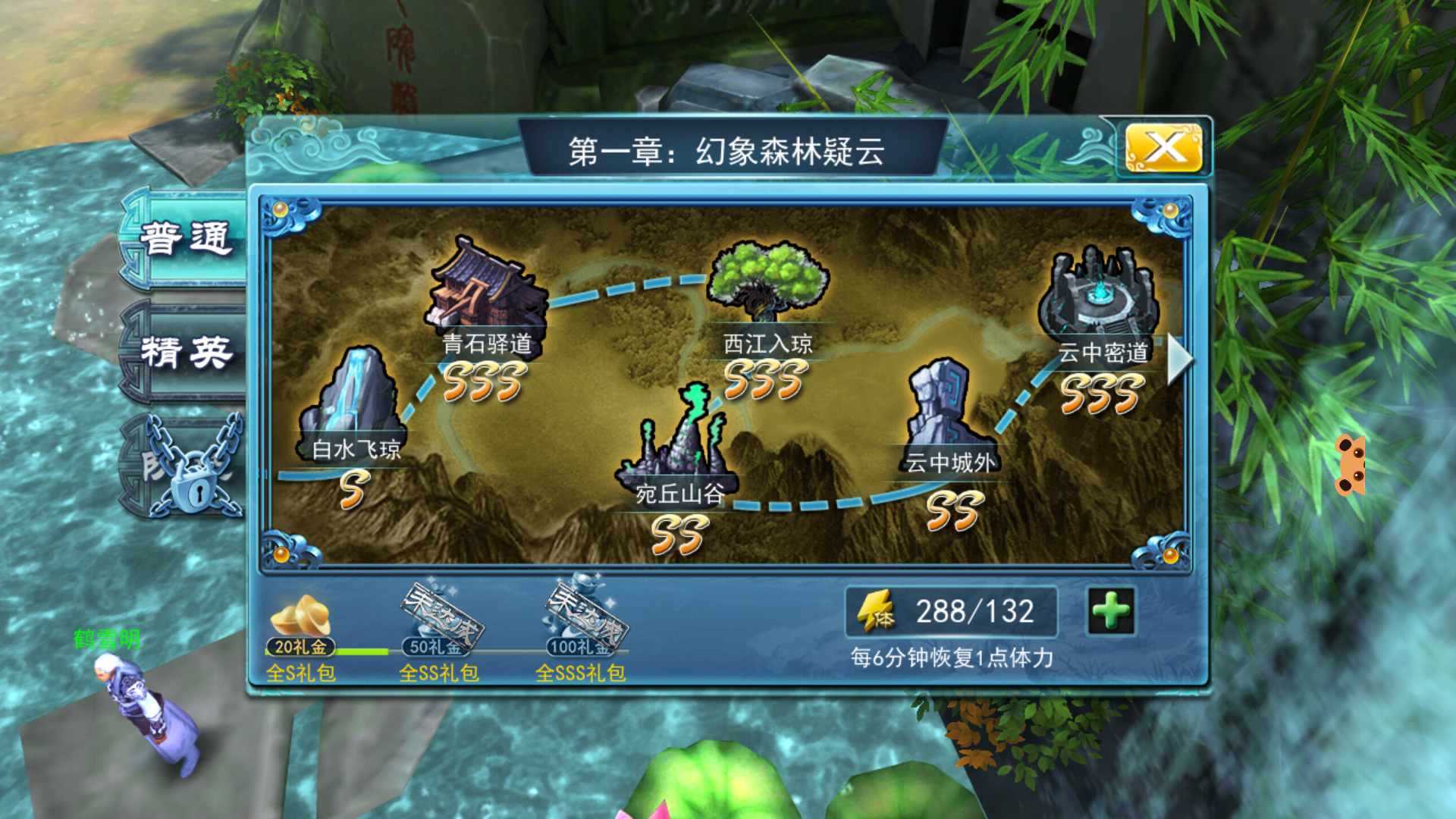This screenshot has height=819, width=1456.
Task: Select the 云中密道 stage
Action: pyautogui.click(x=1100, y=297)
